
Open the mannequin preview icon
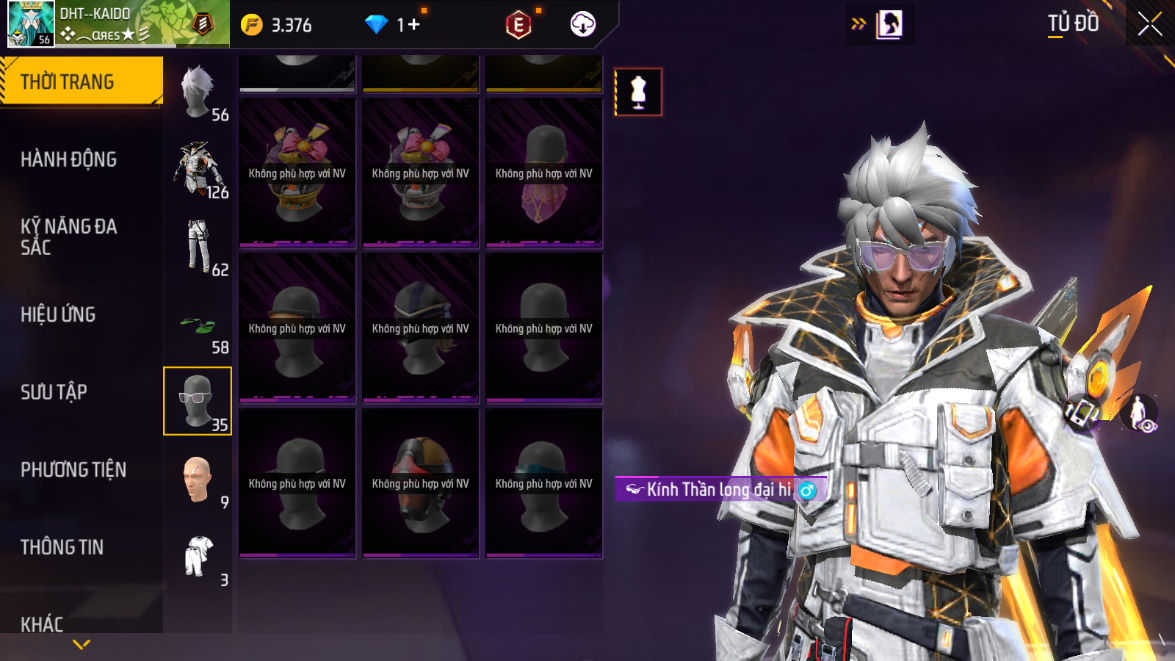point(638,92)
